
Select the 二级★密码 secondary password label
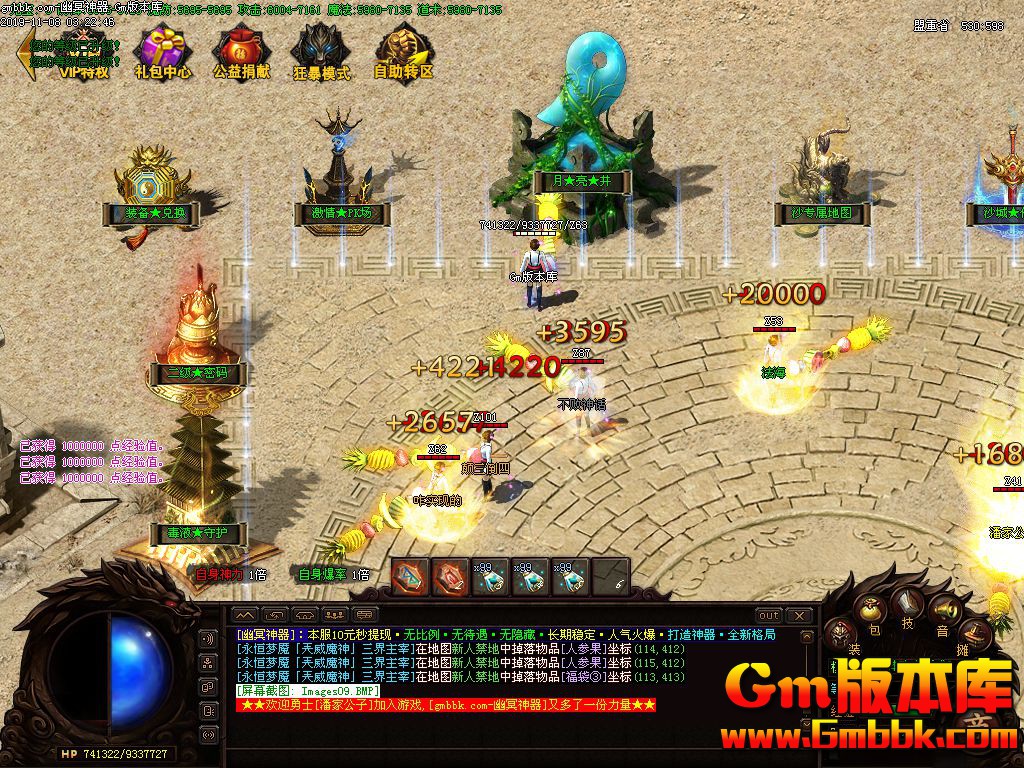[189, 373]
